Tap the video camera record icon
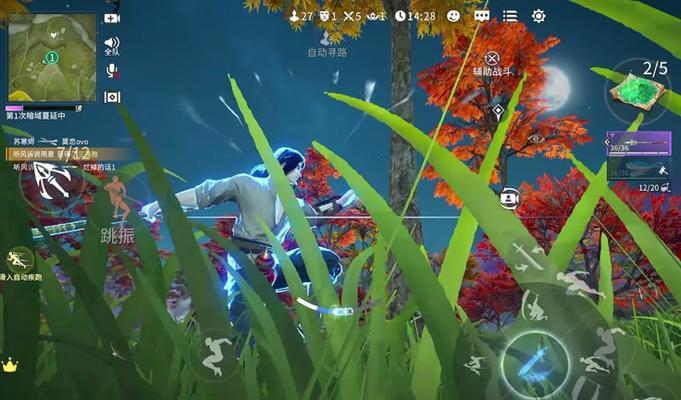The height and width of the screenshot is (400, 681). point(112,18)
